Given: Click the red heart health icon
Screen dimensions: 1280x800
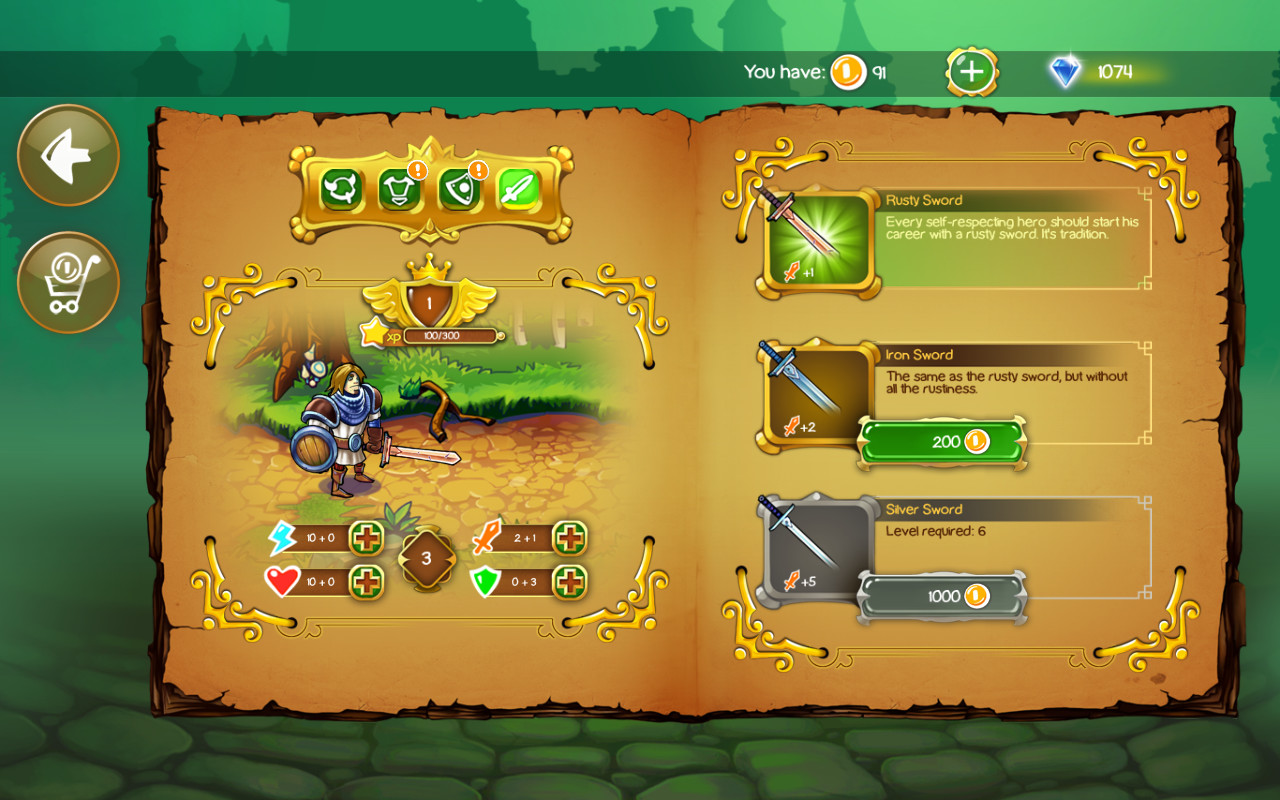Looking at the screenshot, I should [282, 581].
